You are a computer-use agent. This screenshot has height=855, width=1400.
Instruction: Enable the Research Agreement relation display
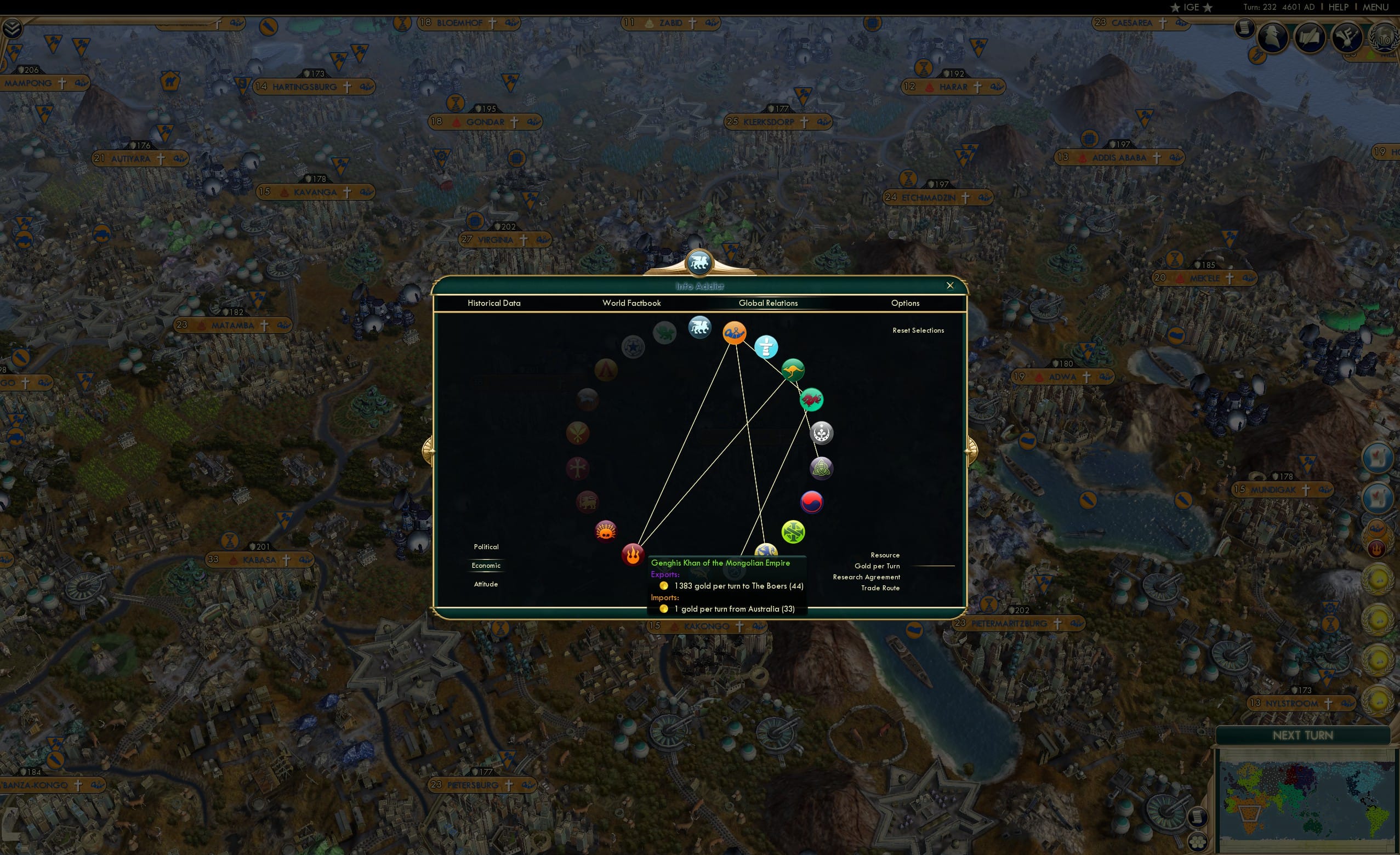pos(866,577)
